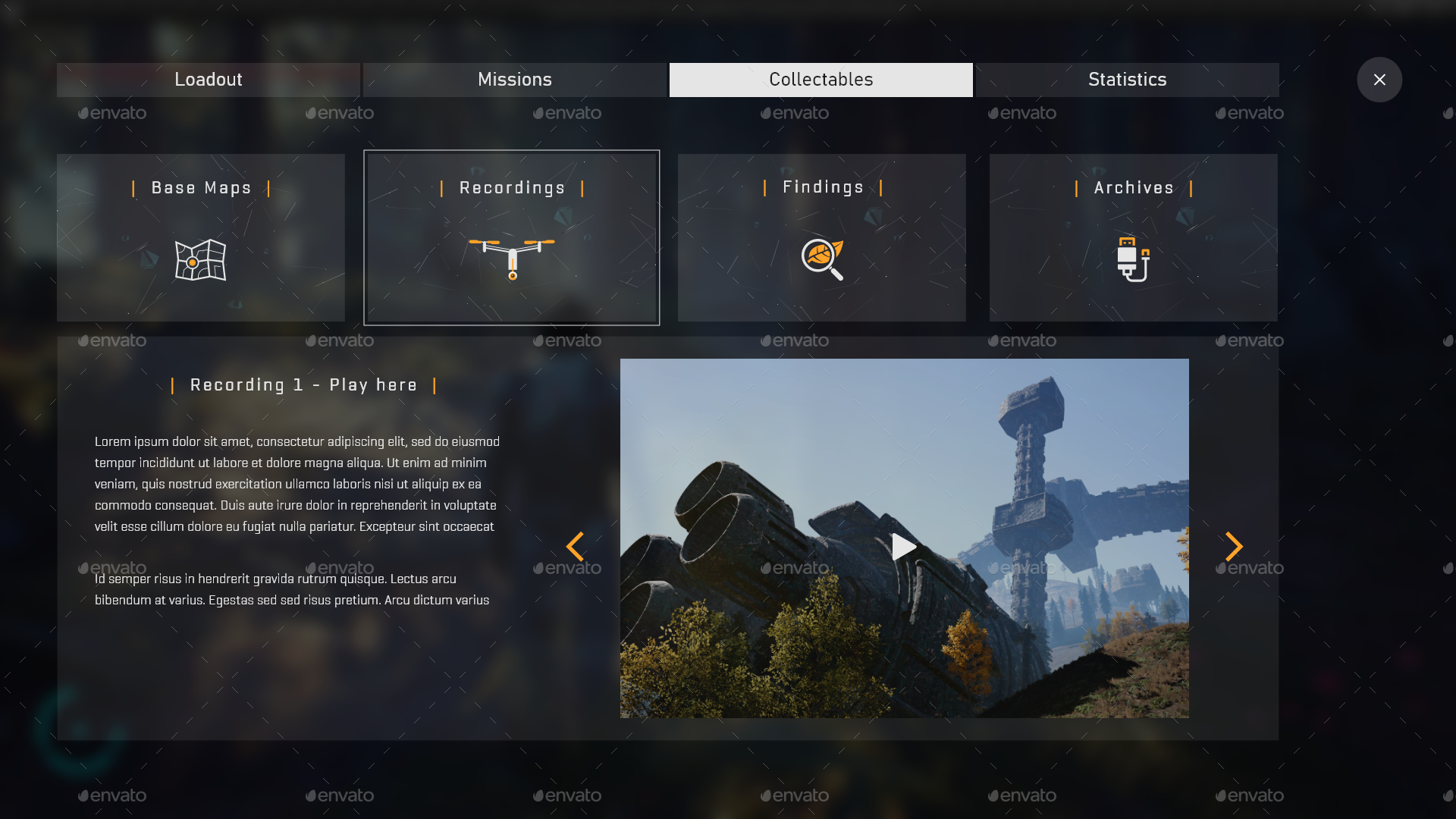
Task: Expand the next recording with the right chevron
Action: [x=1234, y=546]
